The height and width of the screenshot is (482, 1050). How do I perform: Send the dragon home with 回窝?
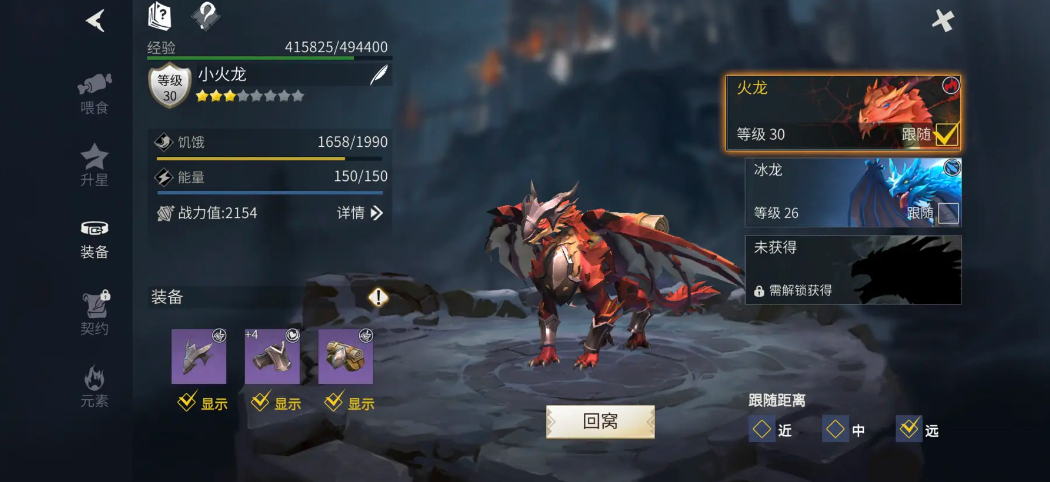click(x=600, y=421)
